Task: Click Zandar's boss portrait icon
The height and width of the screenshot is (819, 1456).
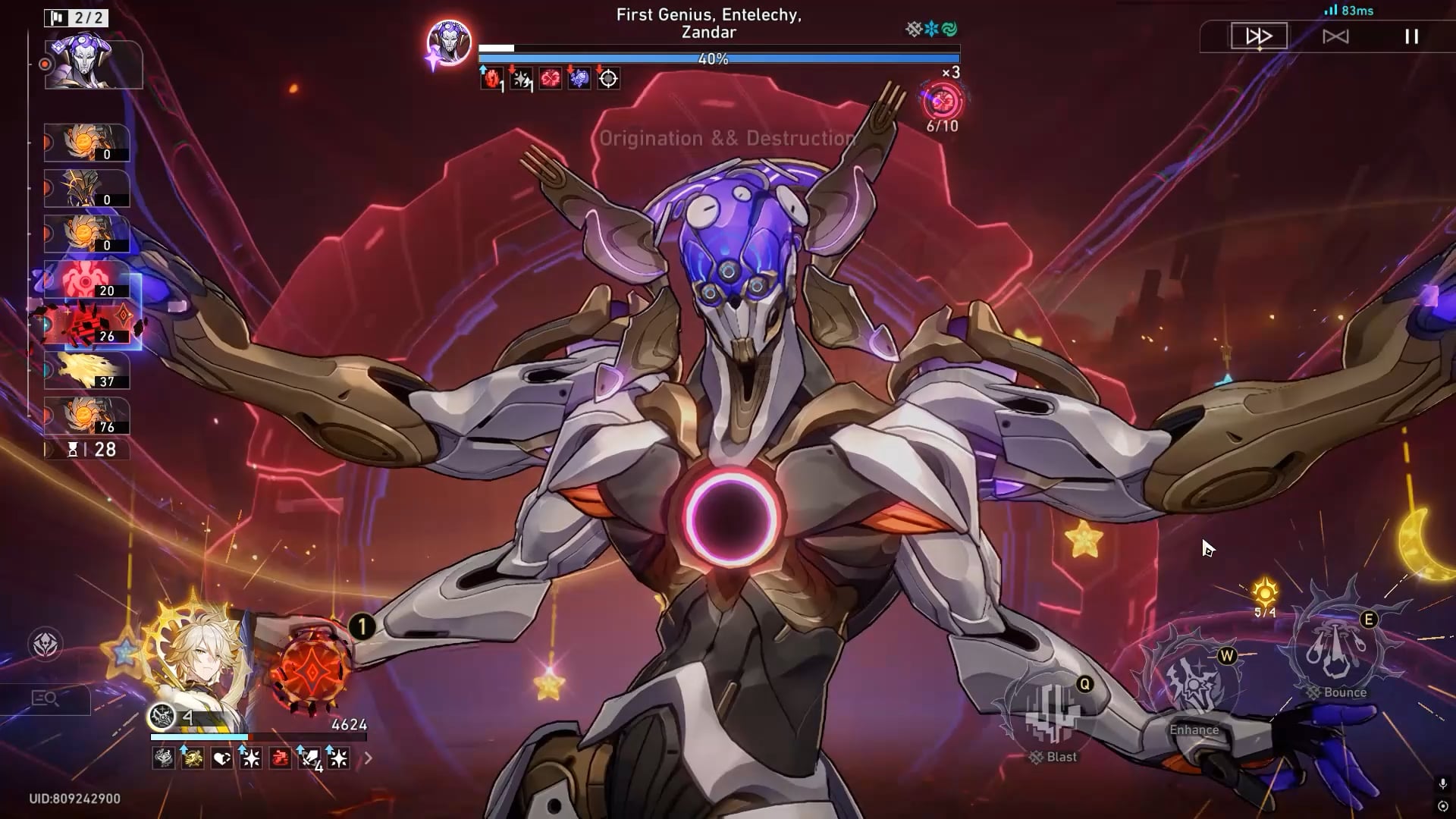Action: [449, 42]
